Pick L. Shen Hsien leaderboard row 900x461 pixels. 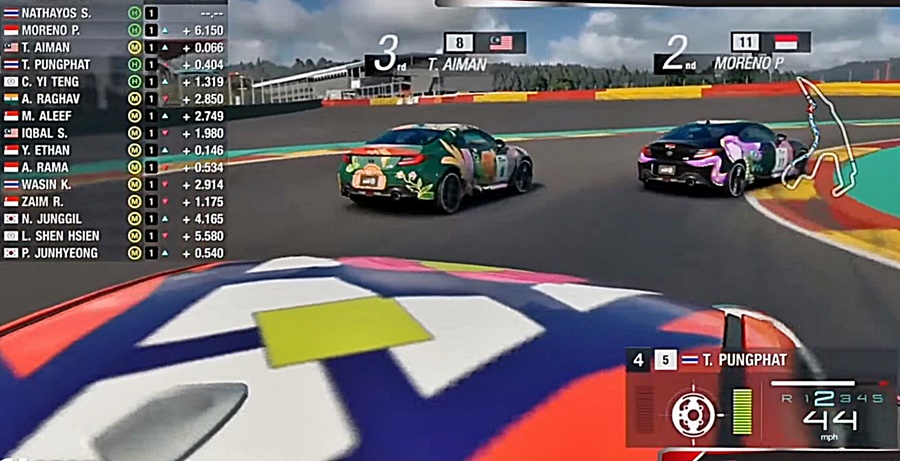(x=66, y=236)
